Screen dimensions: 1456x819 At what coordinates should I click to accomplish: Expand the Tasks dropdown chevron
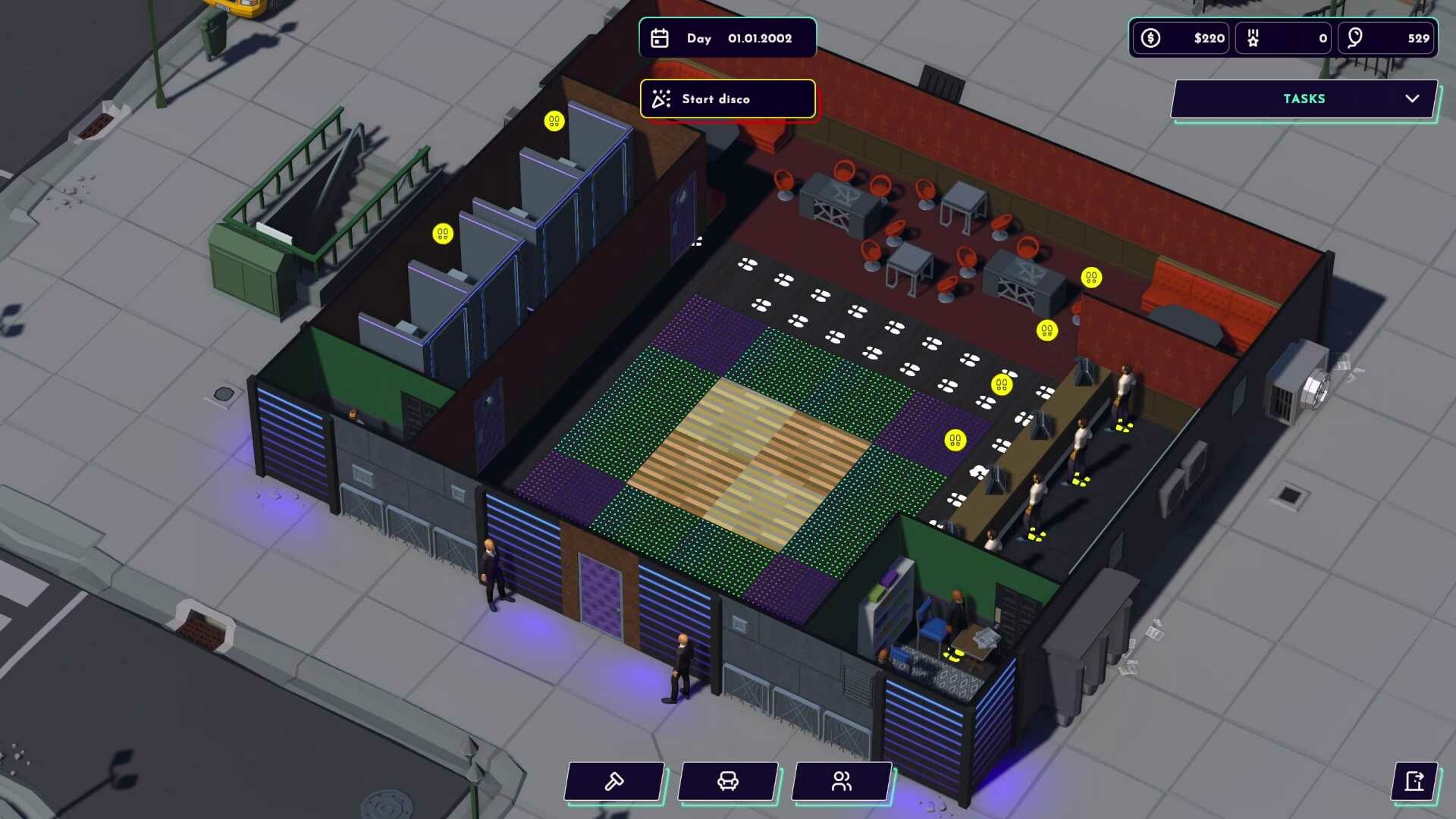(1412, 99)
